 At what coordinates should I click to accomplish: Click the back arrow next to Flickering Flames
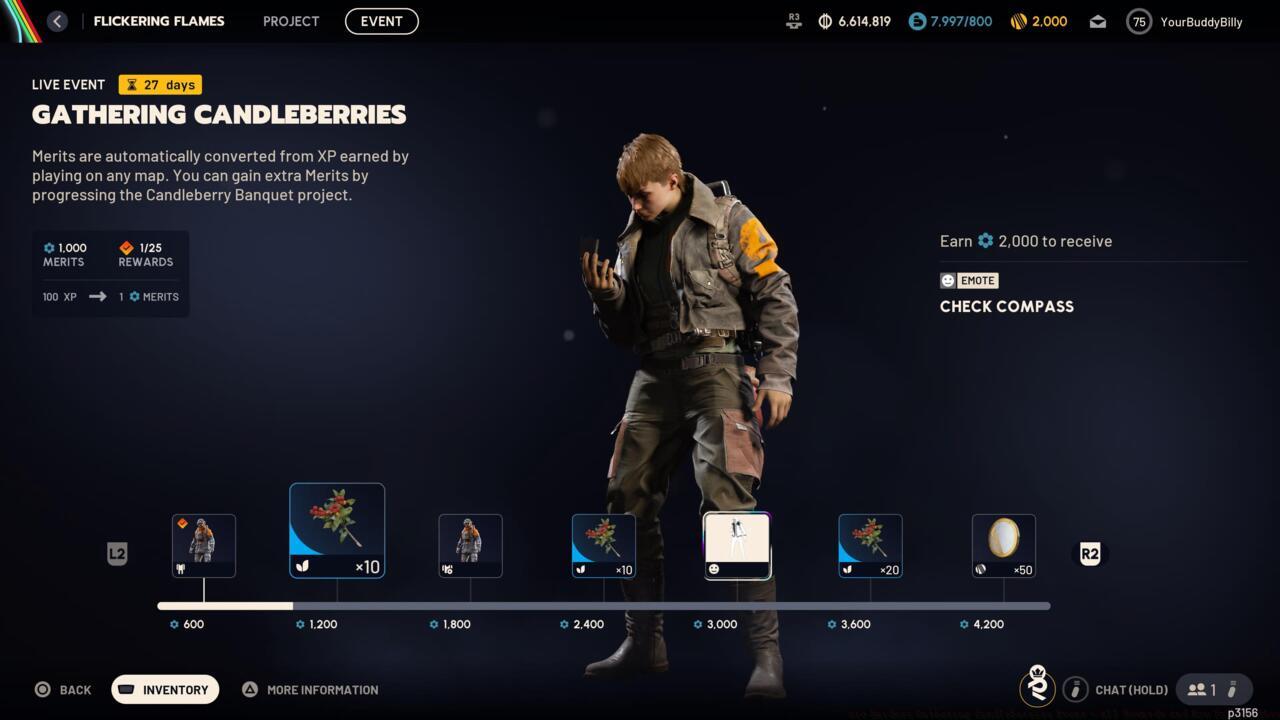(57, 21)
